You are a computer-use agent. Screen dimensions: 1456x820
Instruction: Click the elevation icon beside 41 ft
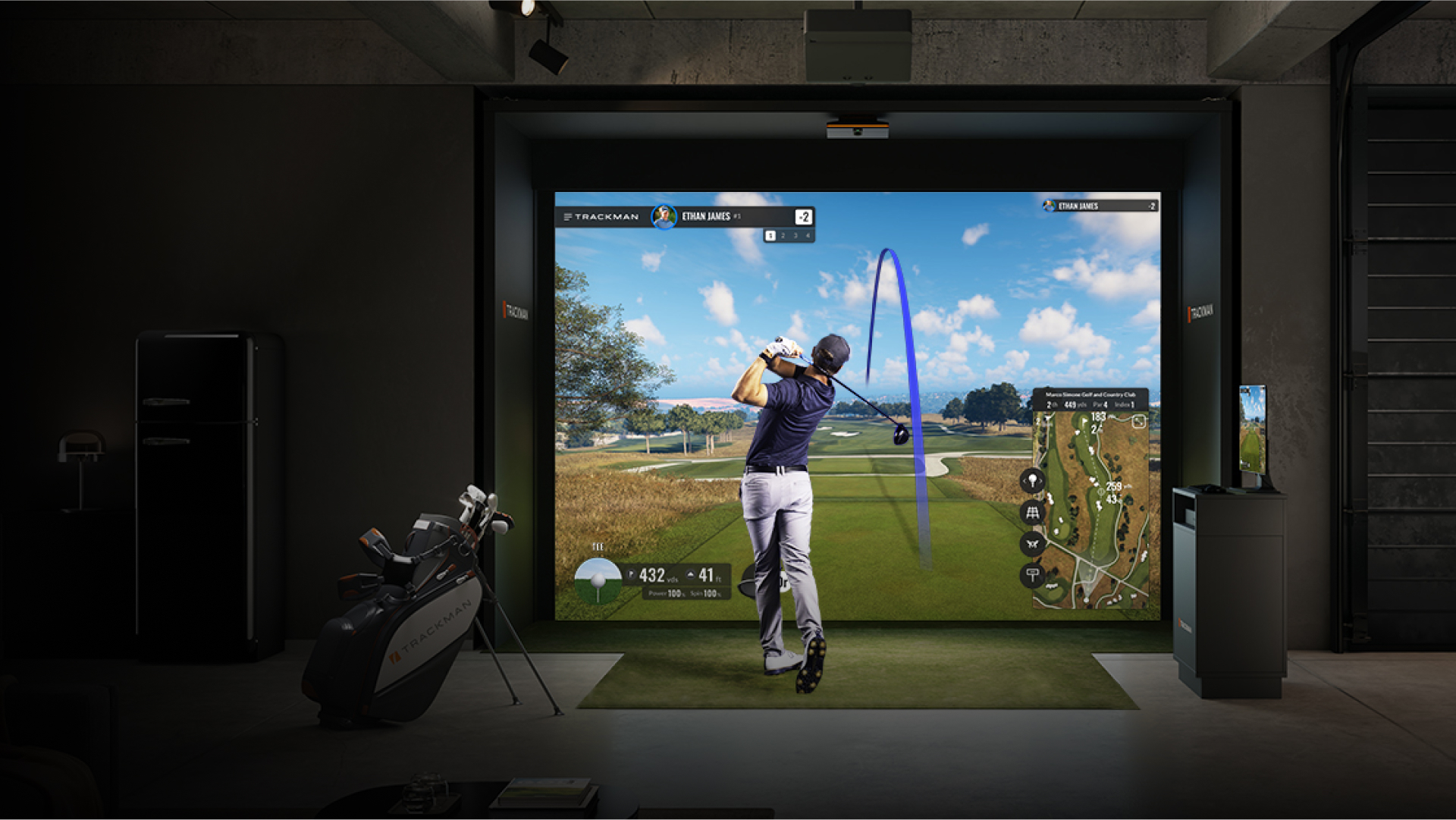(x=690, y=575)
